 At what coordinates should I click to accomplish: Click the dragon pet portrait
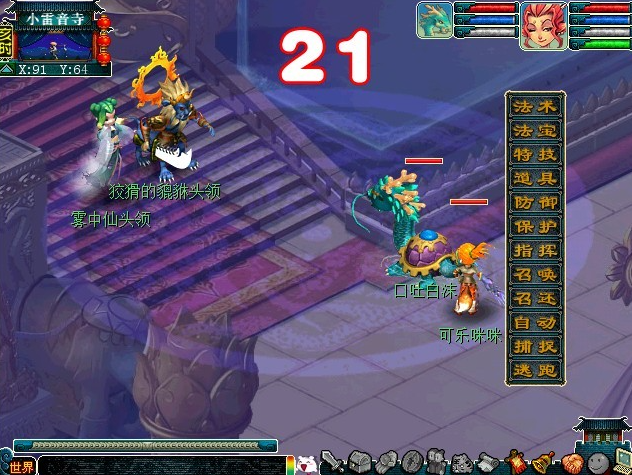tap(434, 20)
